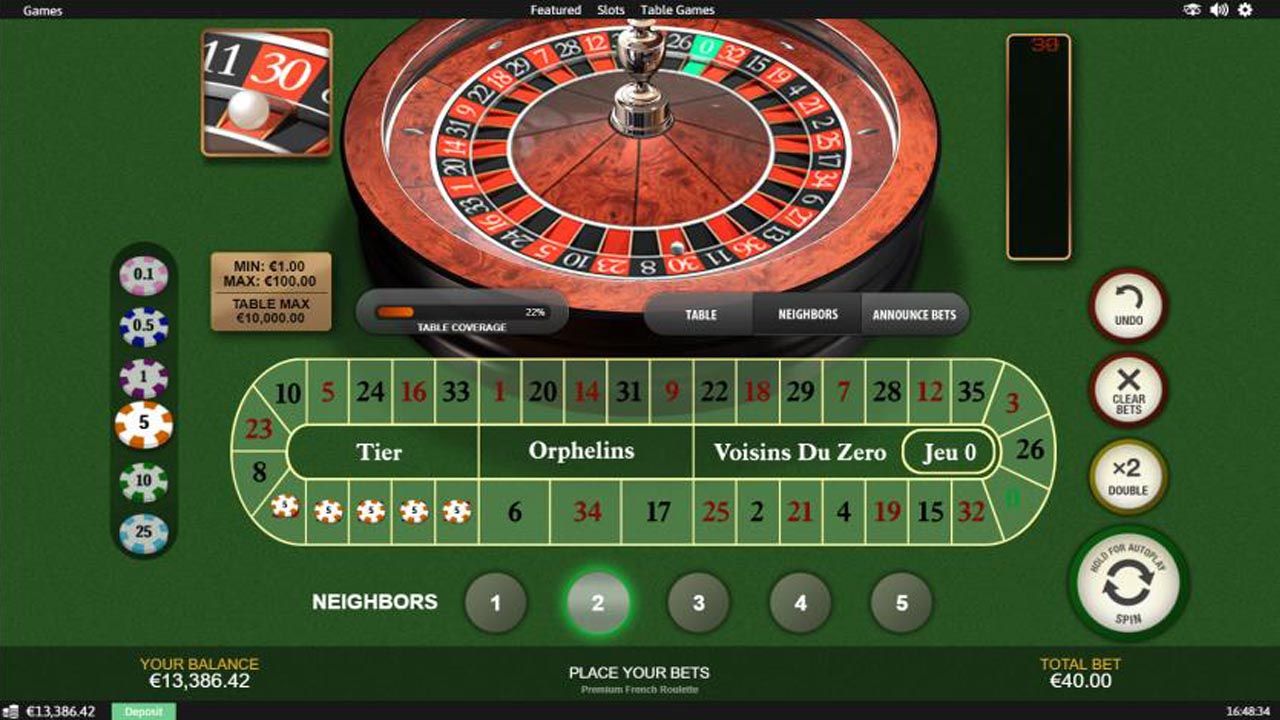
Task: Enable the selected Neighbors count 2
Action: coord(598,601)
